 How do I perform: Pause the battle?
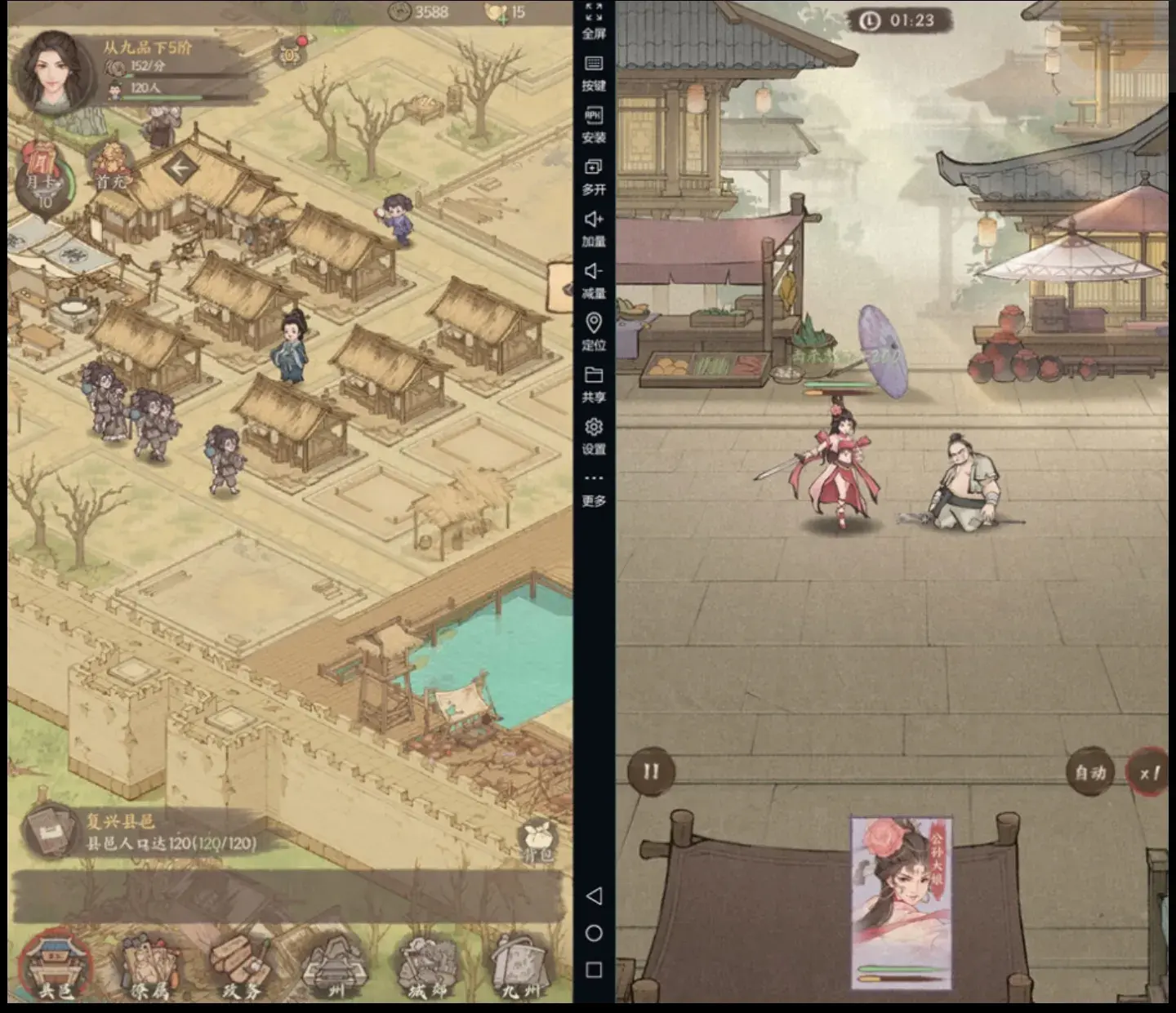tap(651, 771)
